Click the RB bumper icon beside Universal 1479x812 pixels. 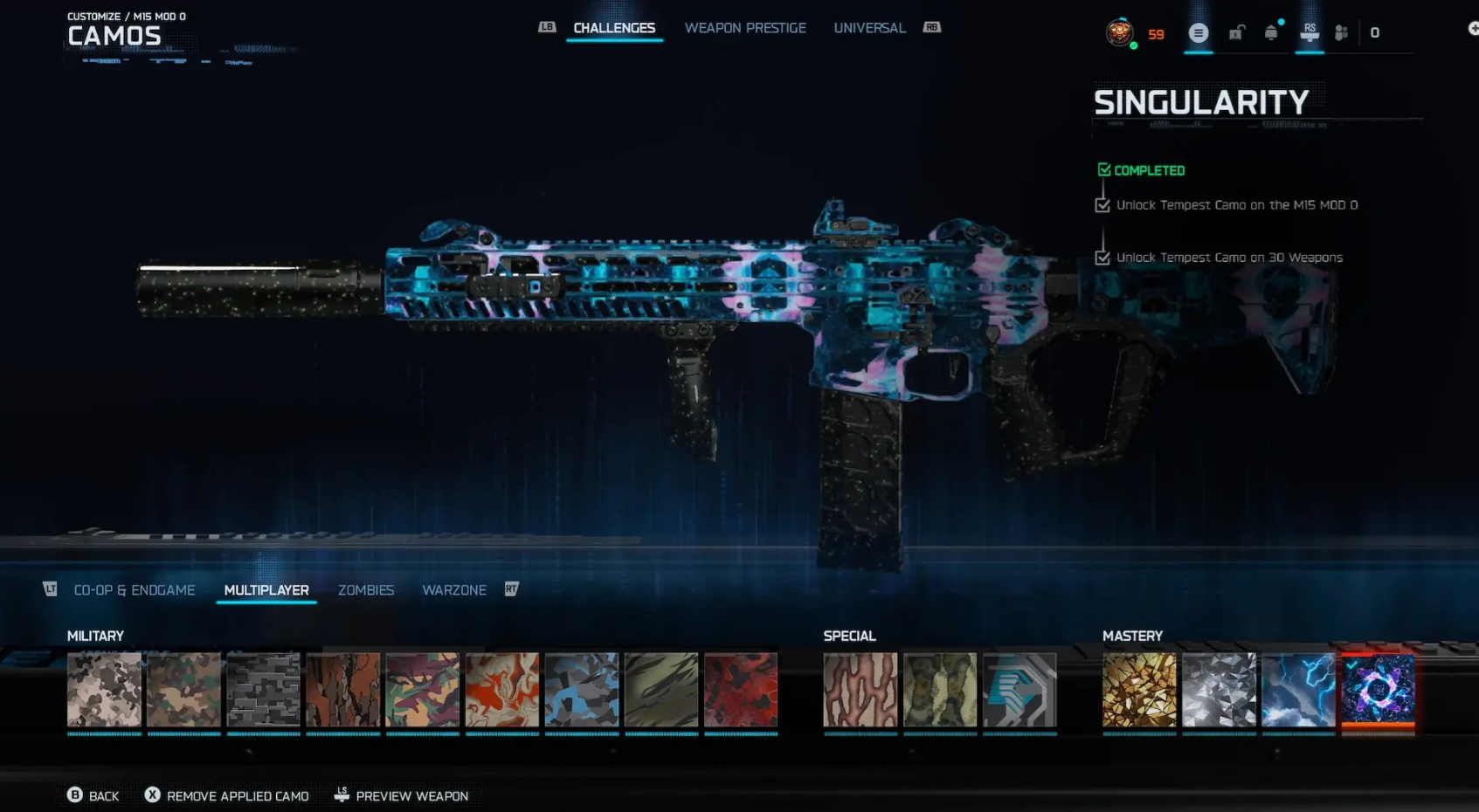[931, 27]
